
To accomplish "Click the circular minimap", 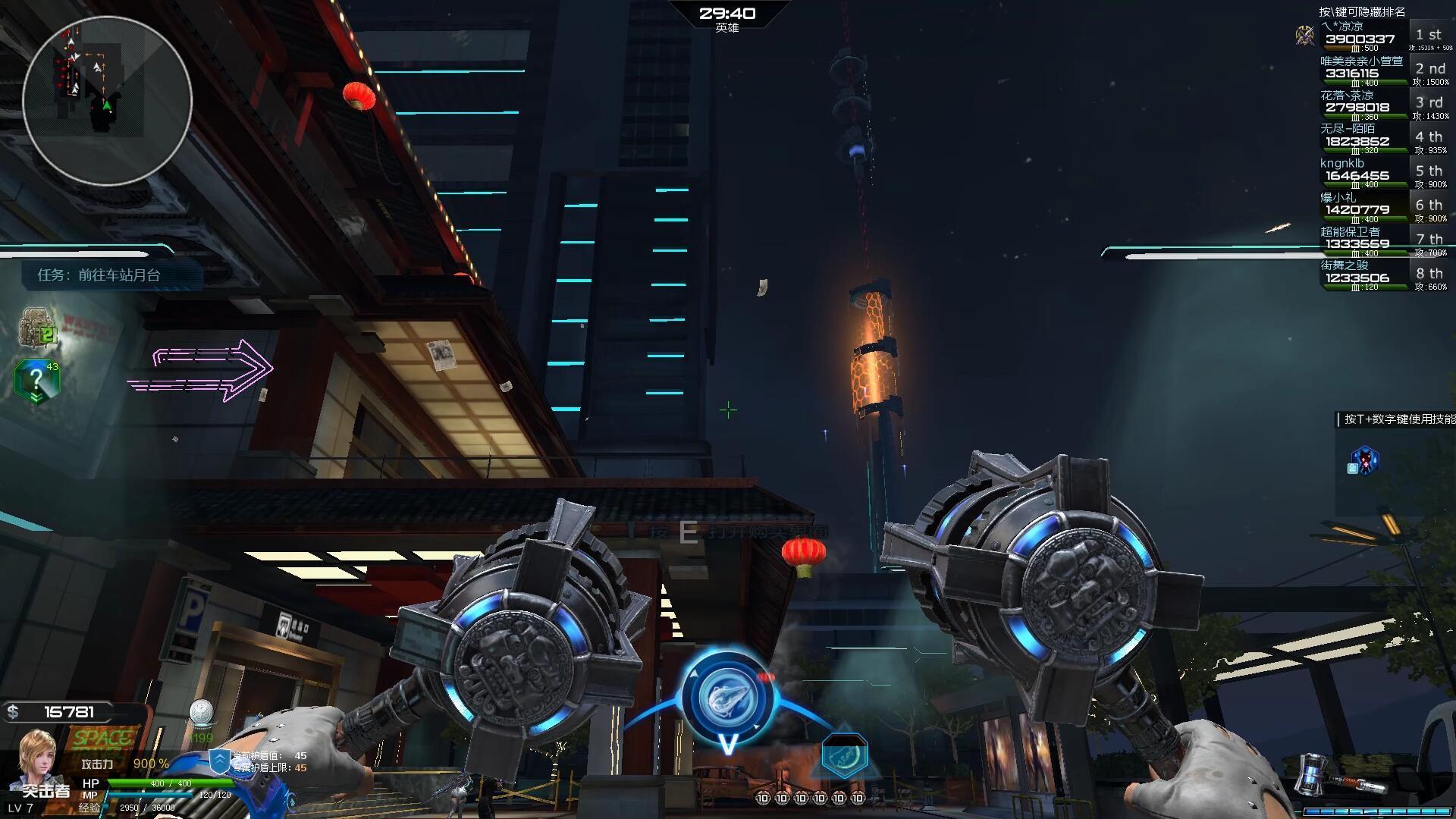I will 107,101.
